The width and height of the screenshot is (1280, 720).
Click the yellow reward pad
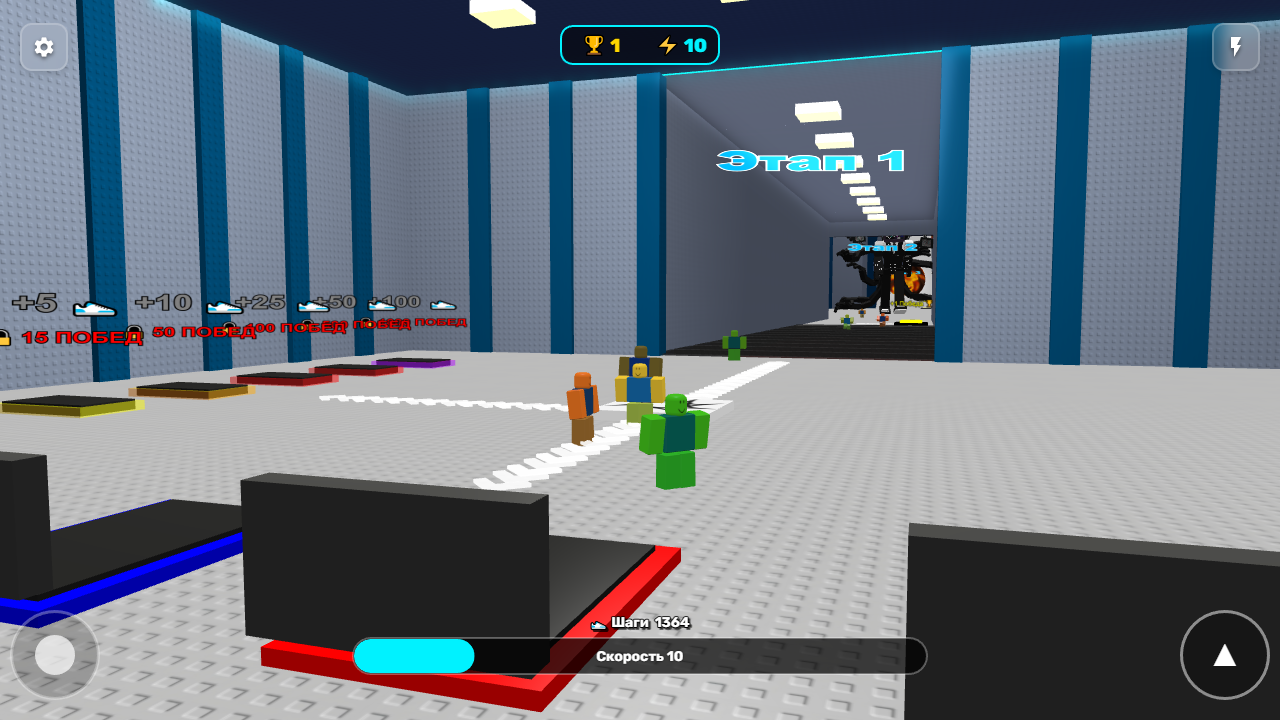point(72,402)
